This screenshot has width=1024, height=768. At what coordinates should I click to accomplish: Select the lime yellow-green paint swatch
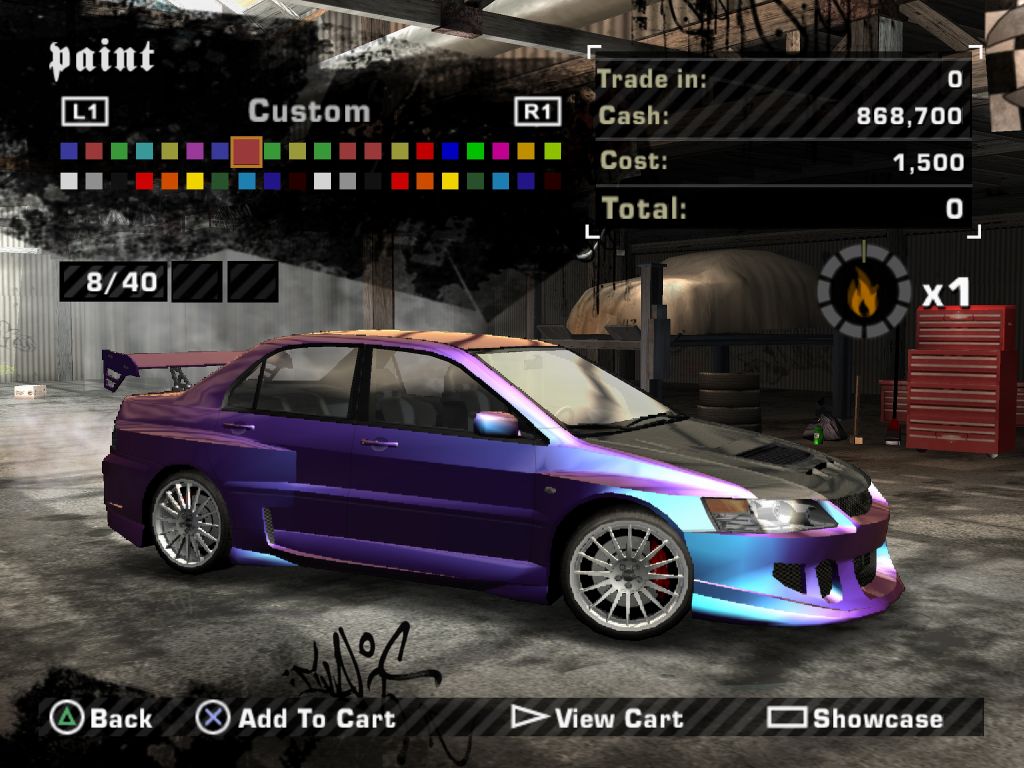[x=552, y=152]
